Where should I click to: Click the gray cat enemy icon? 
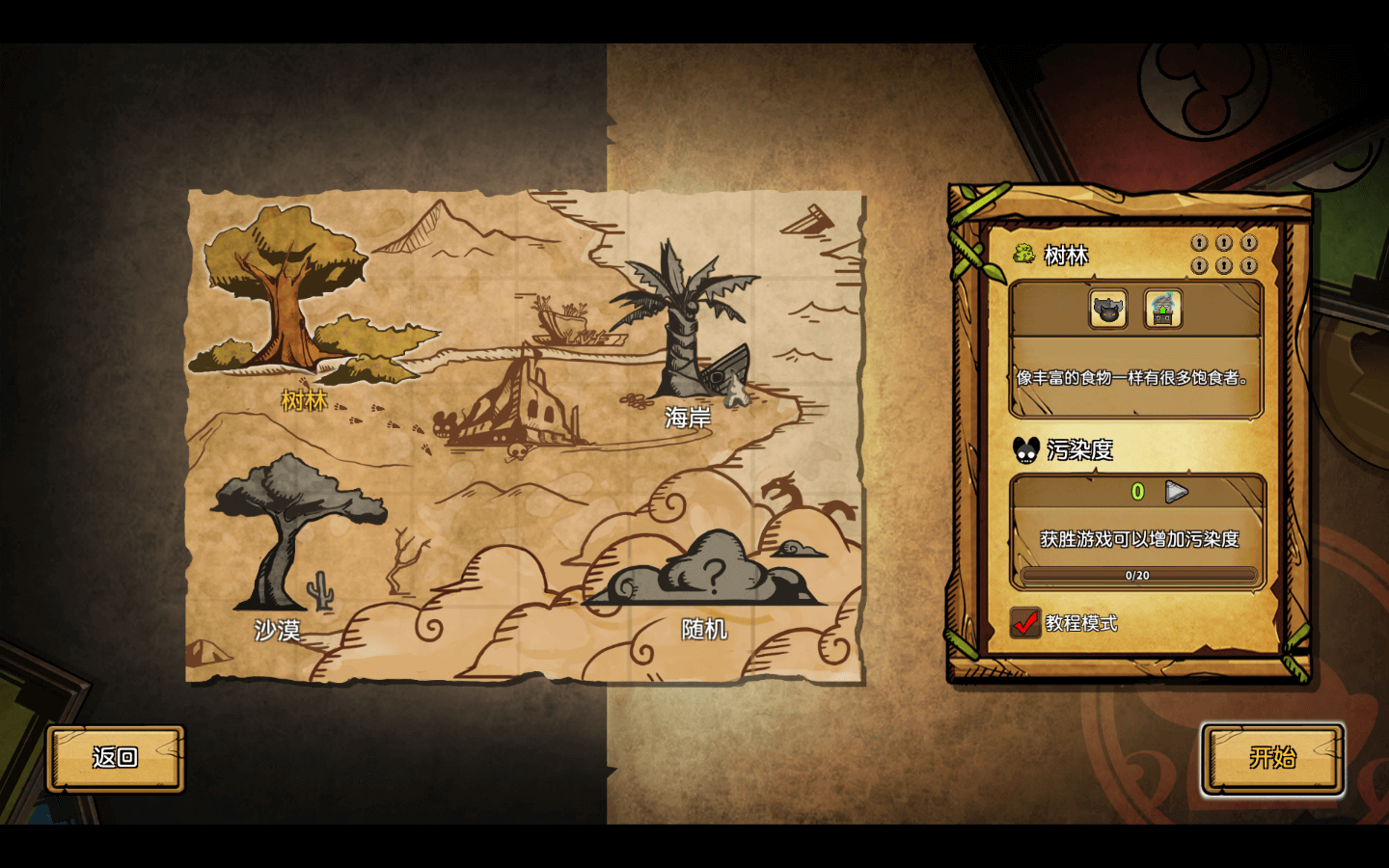click(1108, 310)
